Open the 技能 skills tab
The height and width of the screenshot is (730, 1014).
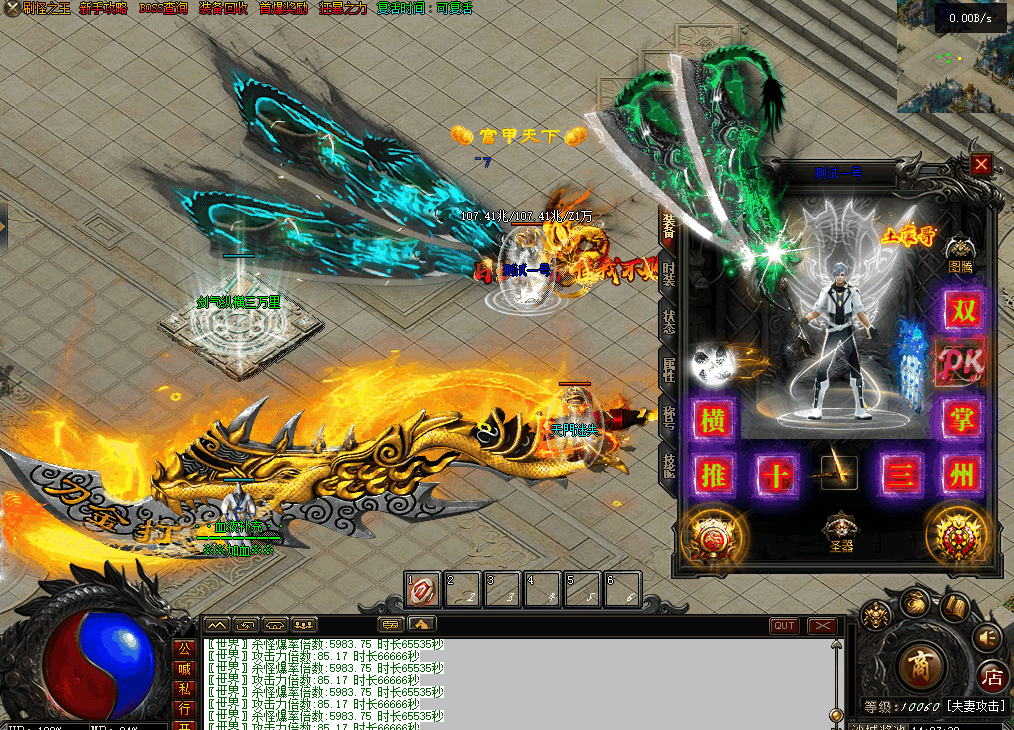pos(668,461)
